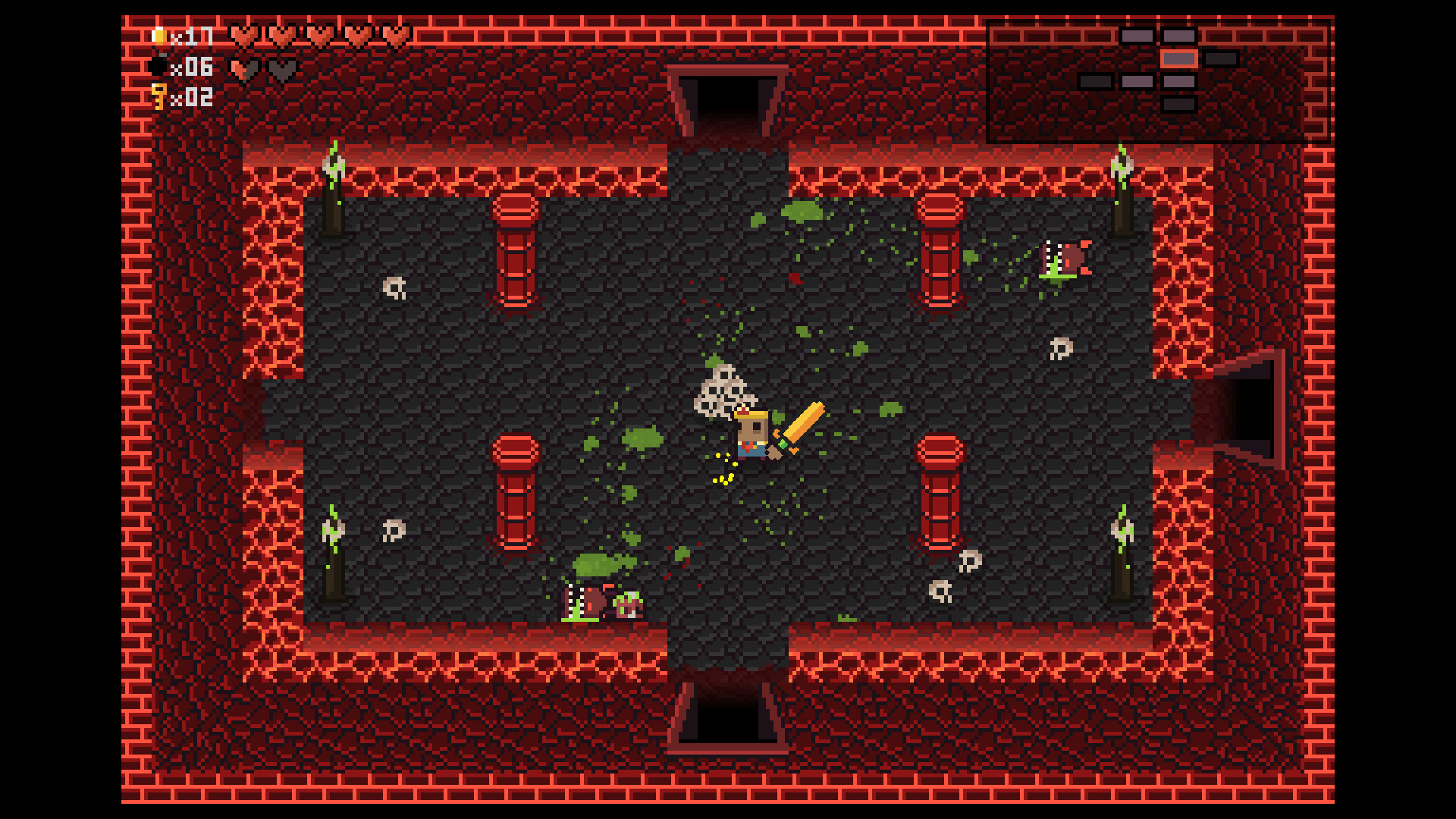
Task: Click the gold coin icon in the HUD
Action: pyautogui.click(x=161, y=36)
